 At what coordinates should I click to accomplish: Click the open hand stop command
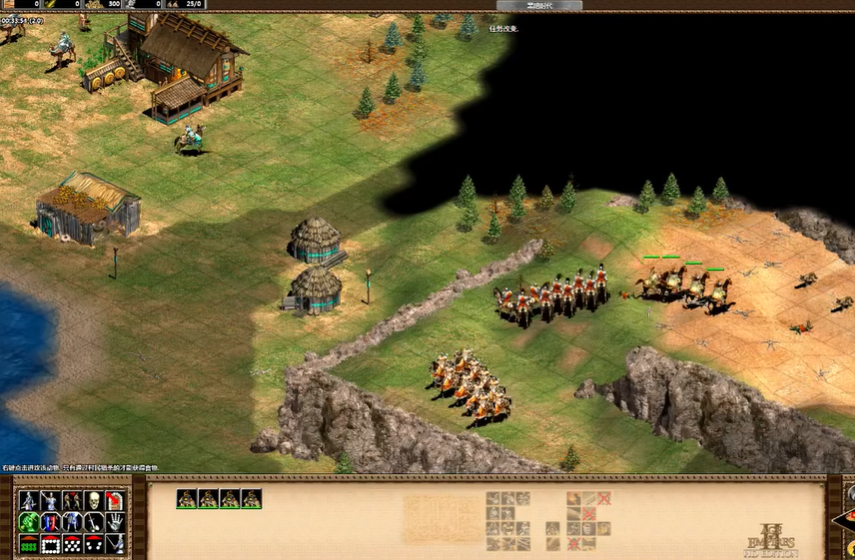(x=115, y=521)
